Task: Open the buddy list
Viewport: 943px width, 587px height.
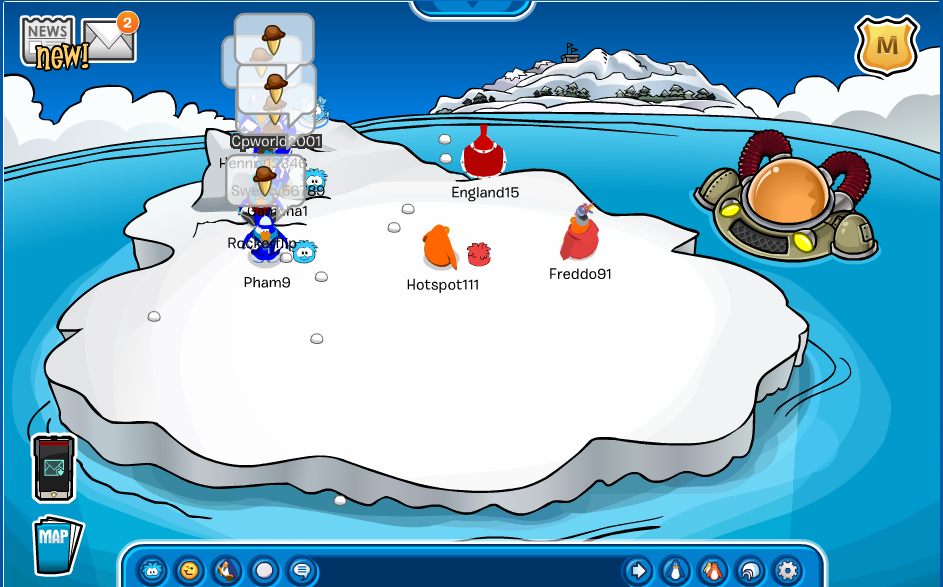Action: [x=712, y=570]
